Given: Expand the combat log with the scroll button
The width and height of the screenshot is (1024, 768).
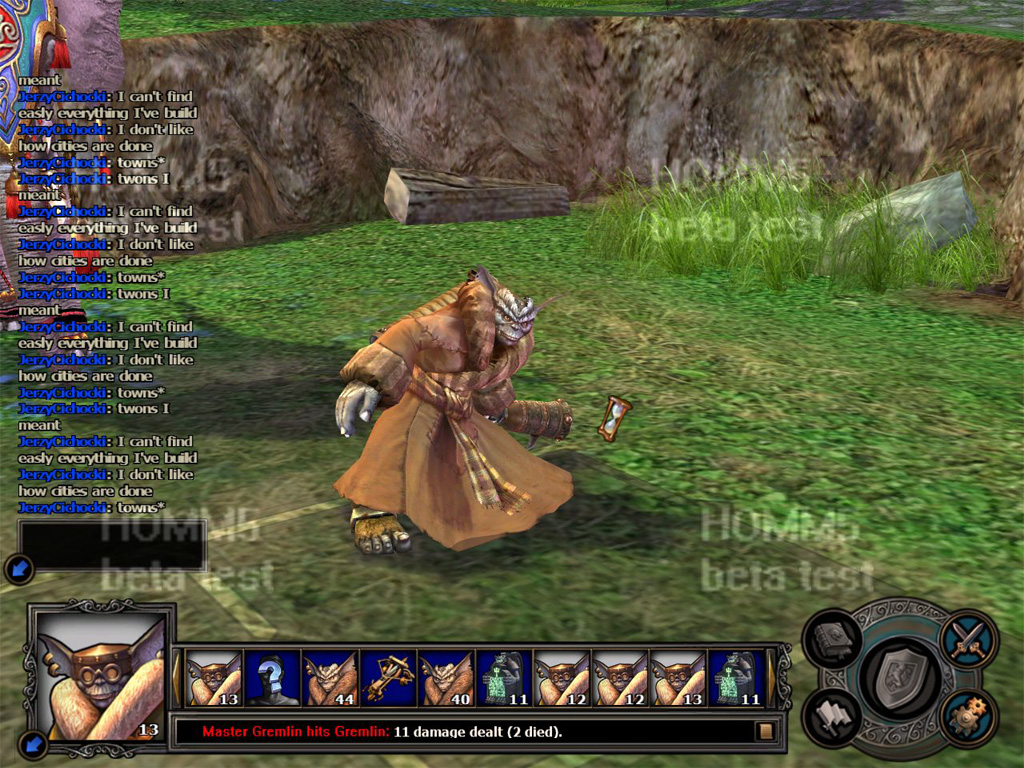Looking at the screenshot, I should click(x=766, y=731).
